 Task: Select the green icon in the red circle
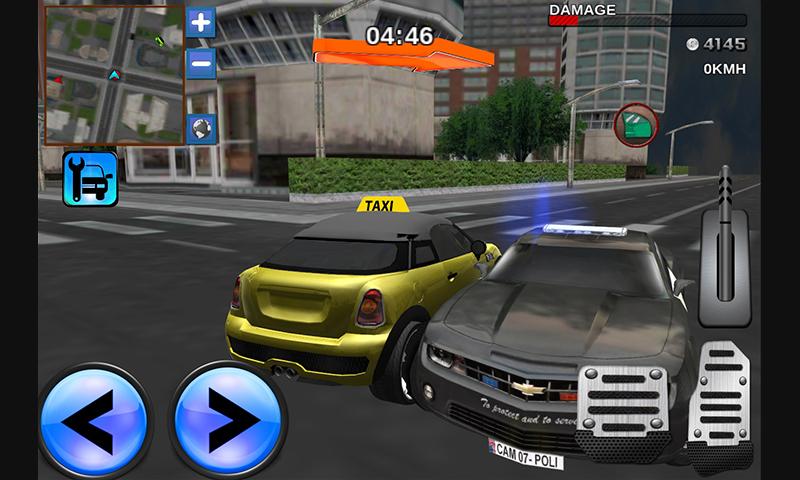pyautogui.click(x=636, y=125)
